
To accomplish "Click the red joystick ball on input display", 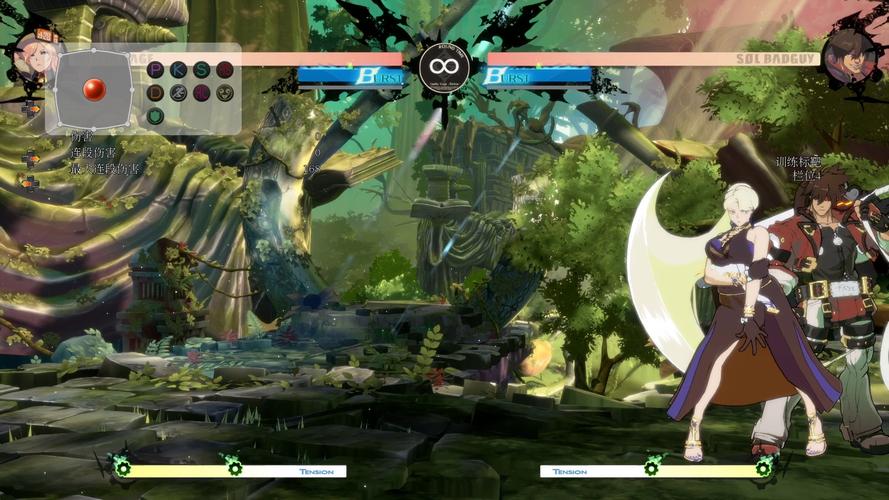I will (94, 89).
